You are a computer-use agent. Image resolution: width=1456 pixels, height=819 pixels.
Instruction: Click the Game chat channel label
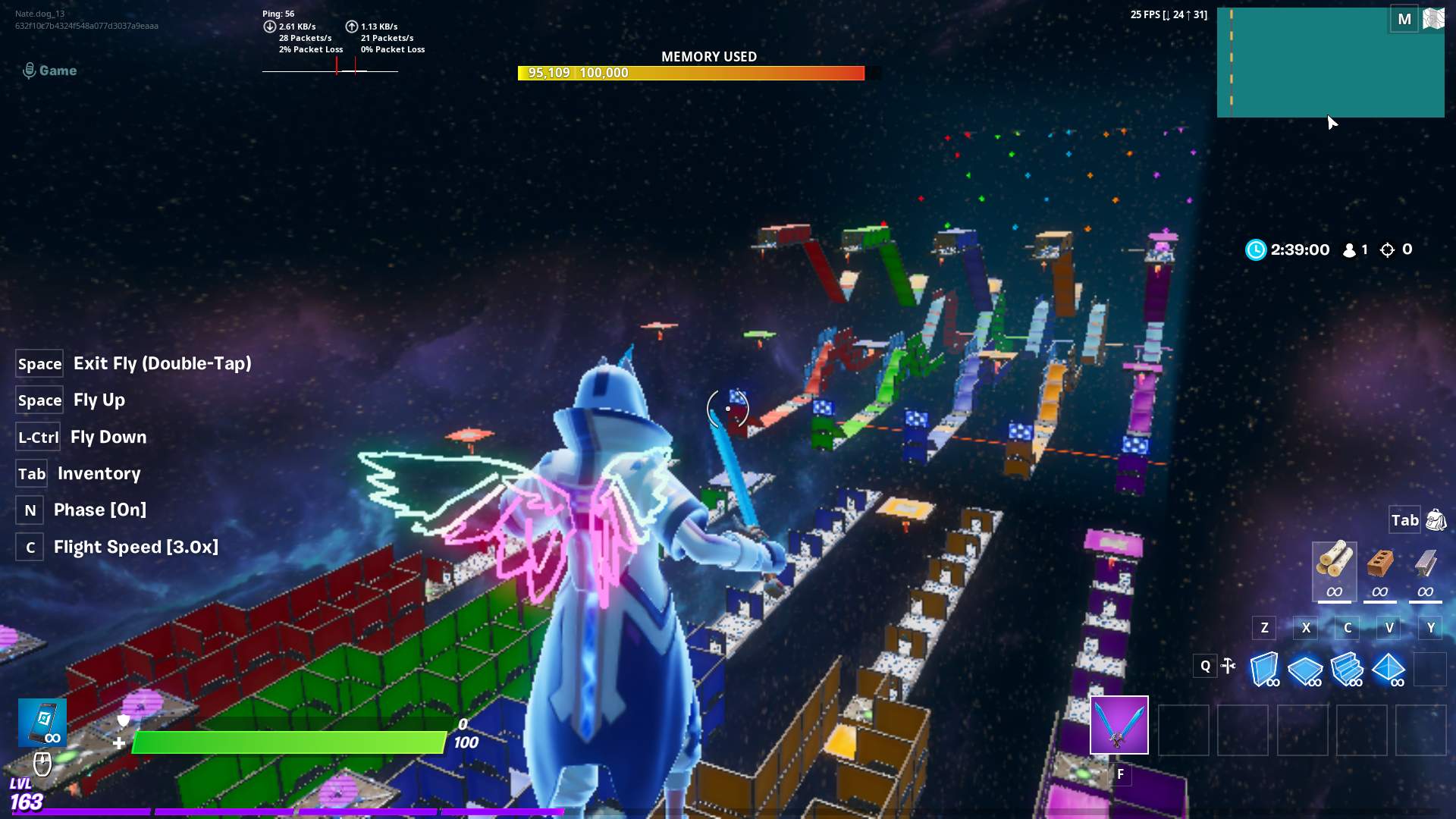[50, 71]
